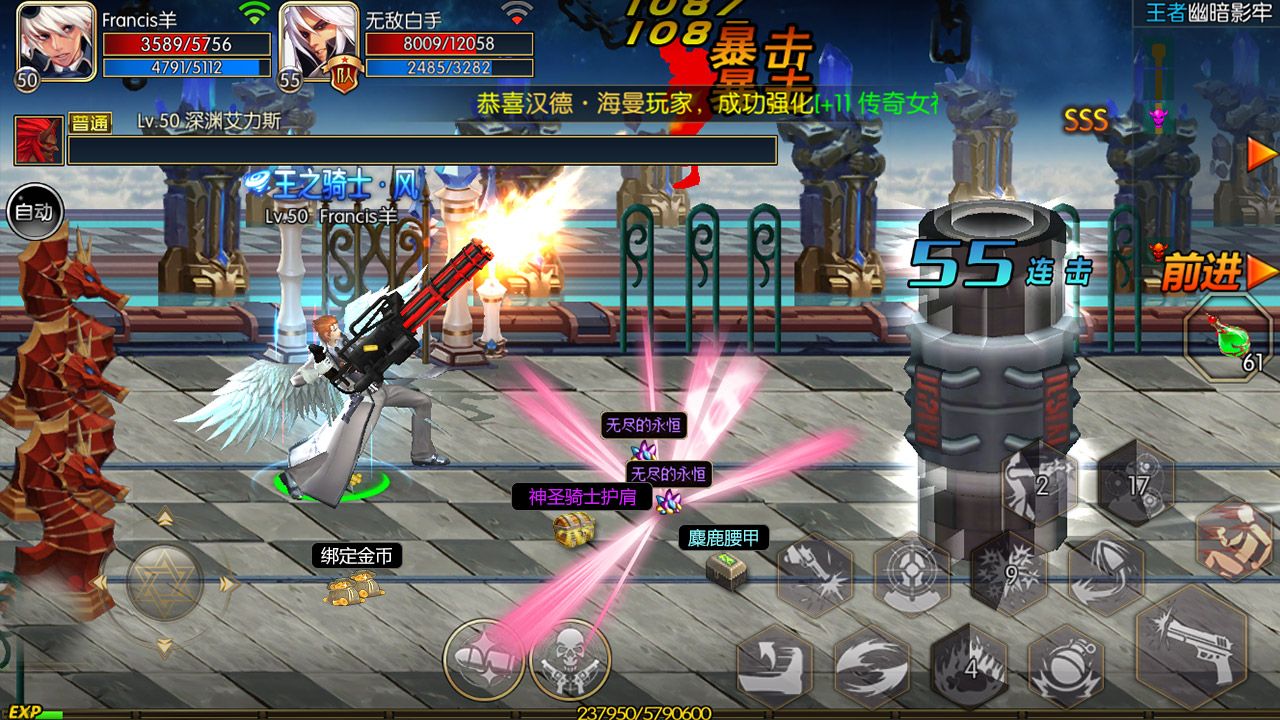
Task: Activate the looping rocket shot skill
Action: 1106,574
